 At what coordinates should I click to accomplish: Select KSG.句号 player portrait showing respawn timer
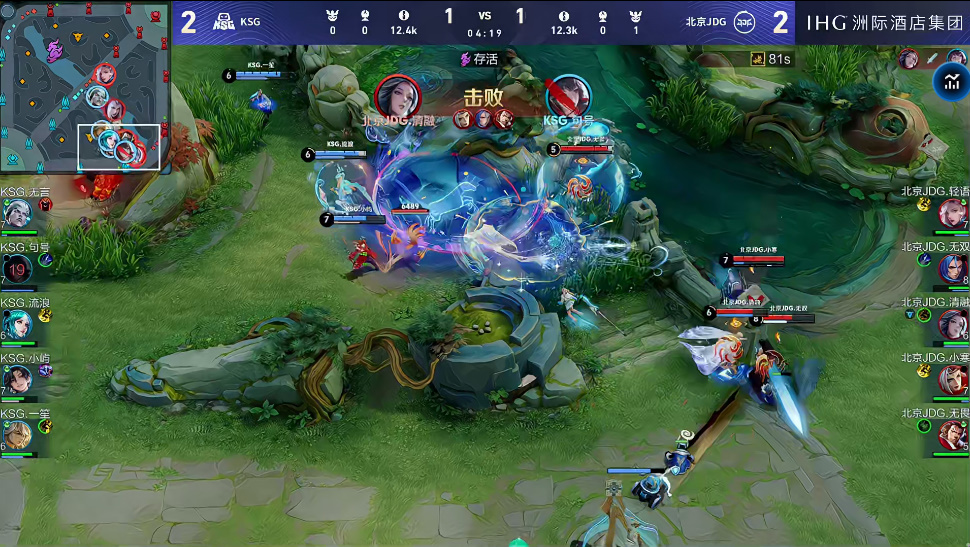[17, 269]
